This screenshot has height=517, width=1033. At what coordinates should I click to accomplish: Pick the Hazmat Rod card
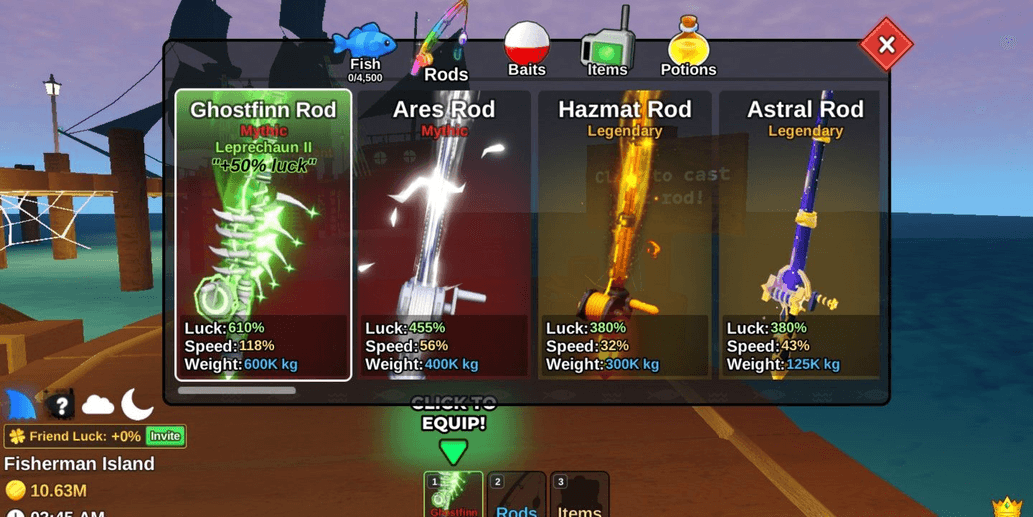click(625, 235)
